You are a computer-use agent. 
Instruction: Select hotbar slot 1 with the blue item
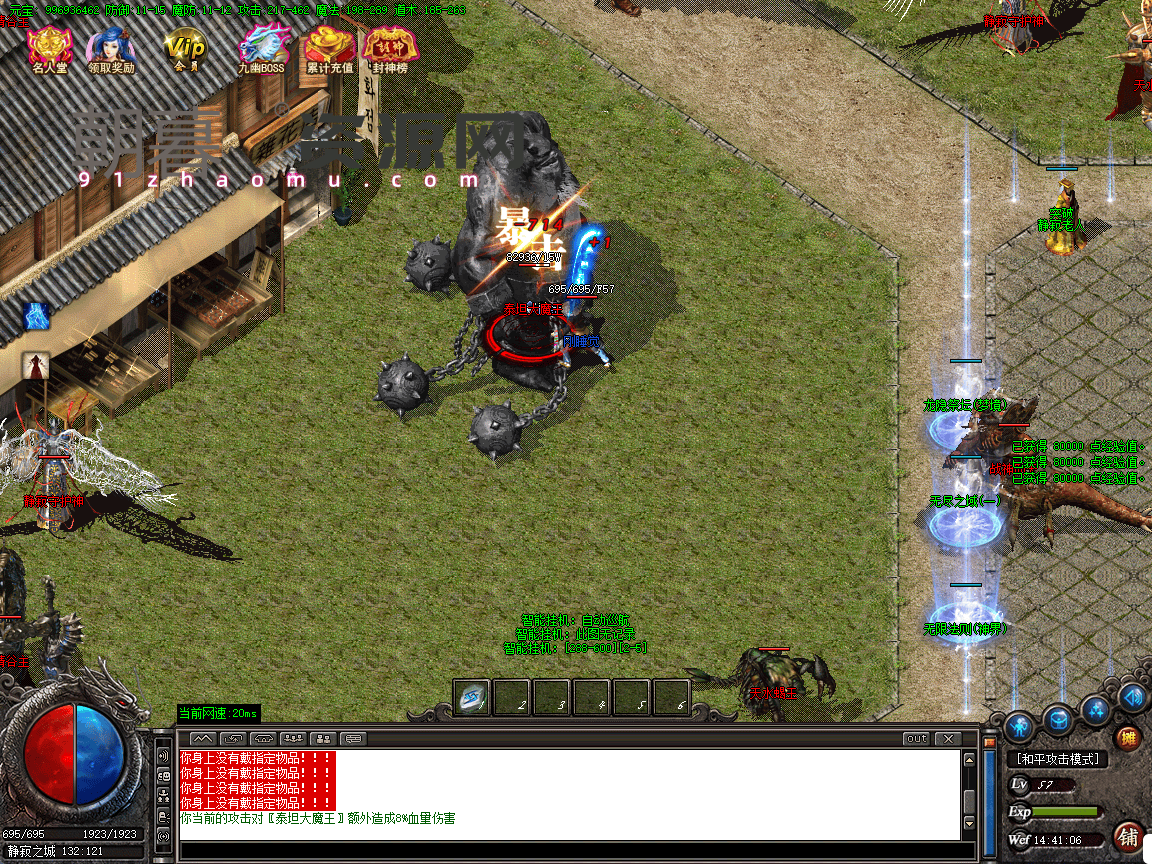coord(471,698)
